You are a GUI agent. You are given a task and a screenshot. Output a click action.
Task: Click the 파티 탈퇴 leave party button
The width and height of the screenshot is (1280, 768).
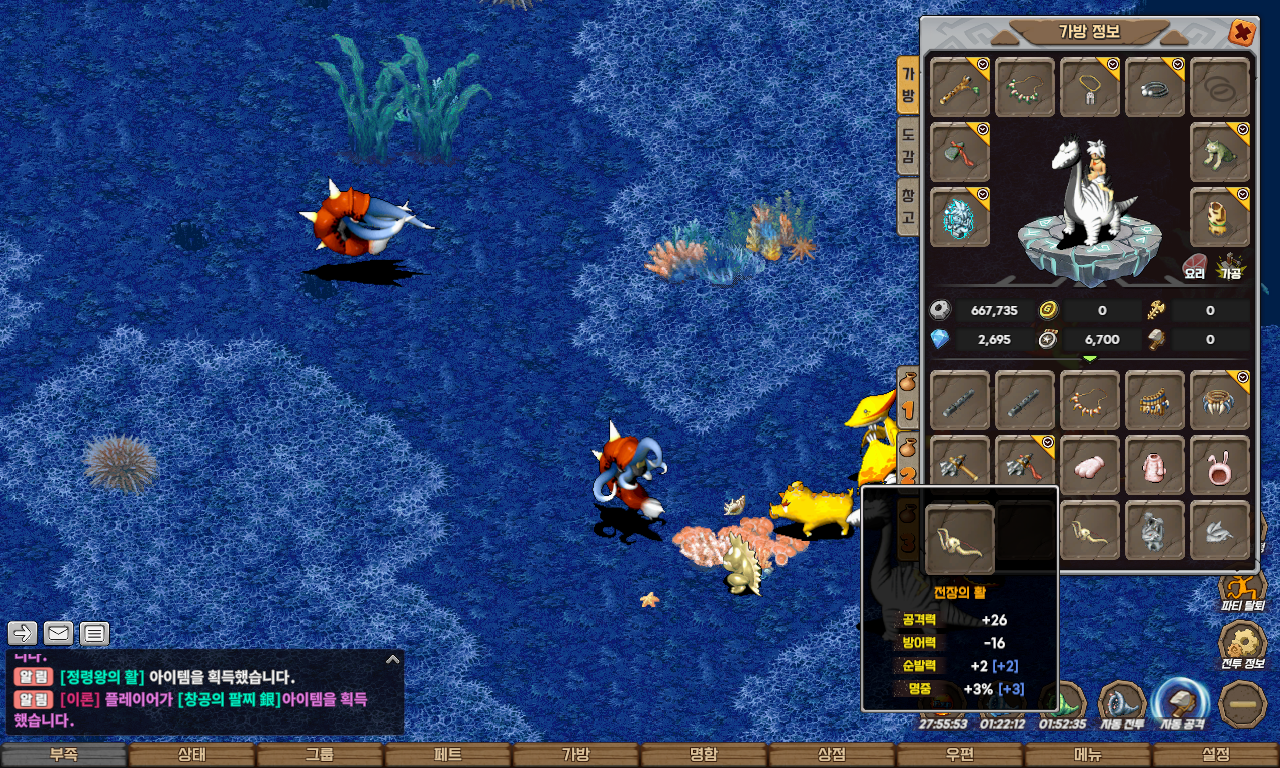tap(1243, 592)
